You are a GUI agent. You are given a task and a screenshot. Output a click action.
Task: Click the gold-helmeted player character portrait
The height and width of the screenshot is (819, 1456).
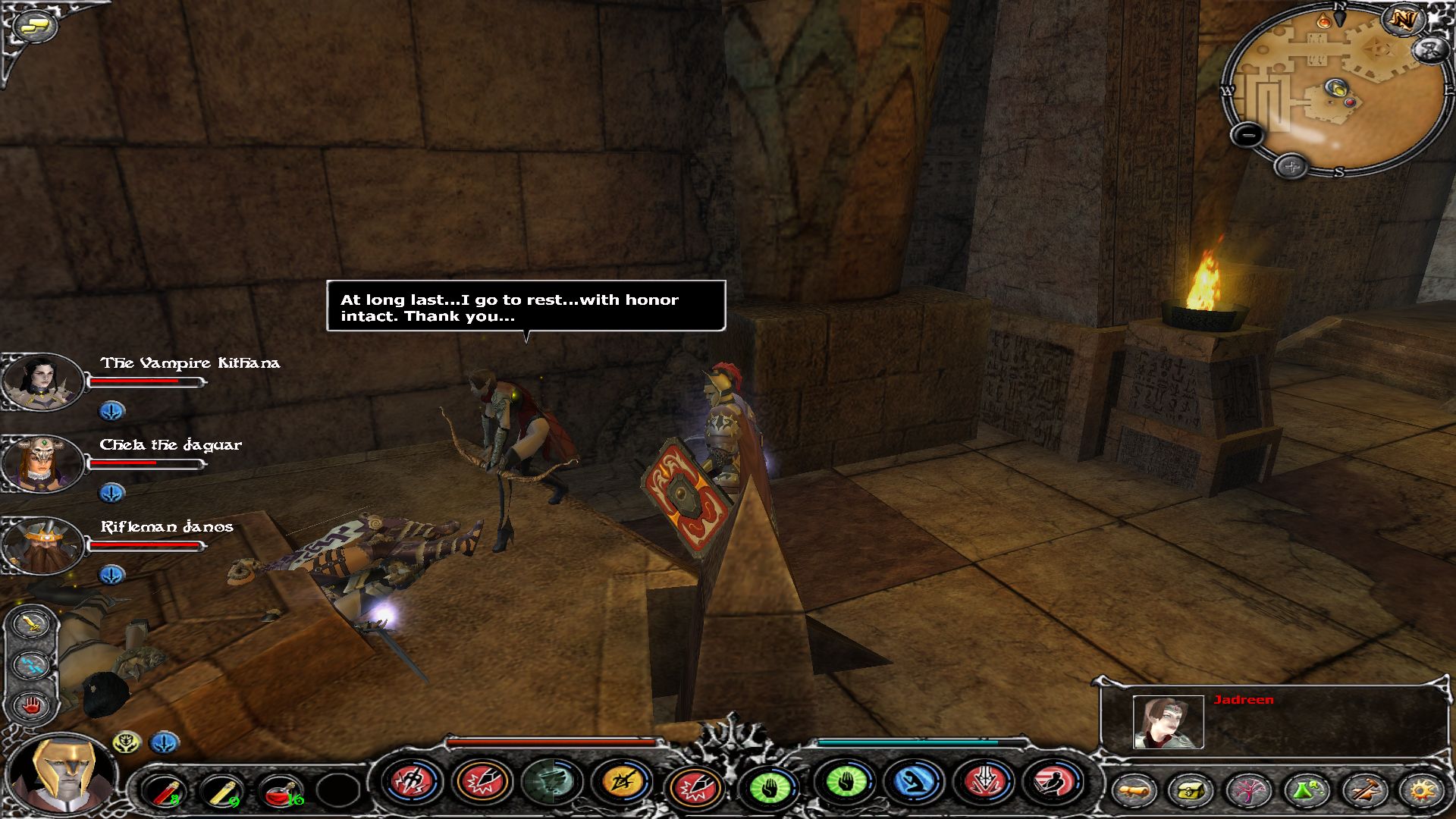pyautogui.click(x=64, y=775)
